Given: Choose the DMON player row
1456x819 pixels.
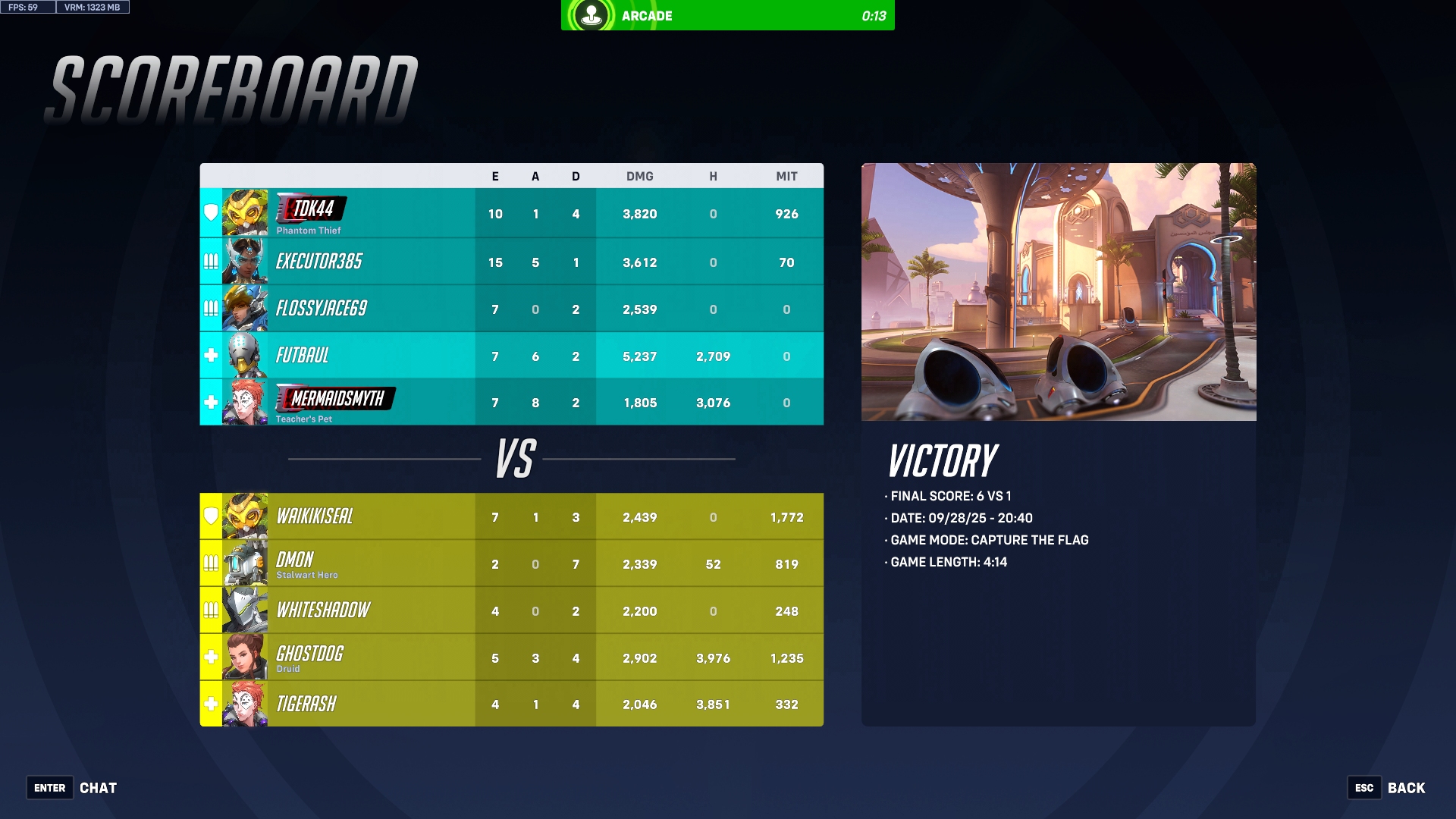Looking at the screenshot, I should 511,563.
